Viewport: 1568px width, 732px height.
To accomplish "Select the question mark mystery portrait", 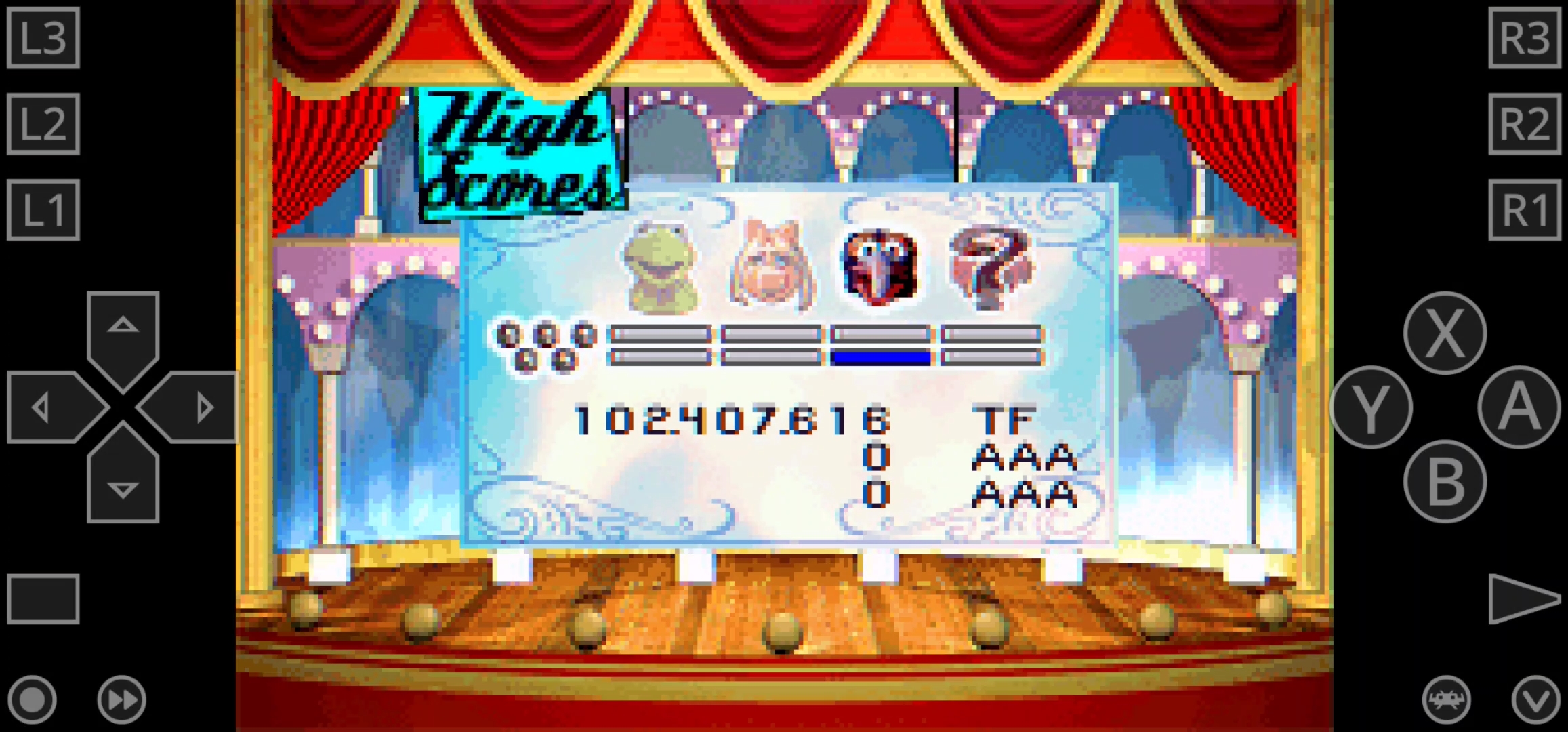I will [991, 268].
